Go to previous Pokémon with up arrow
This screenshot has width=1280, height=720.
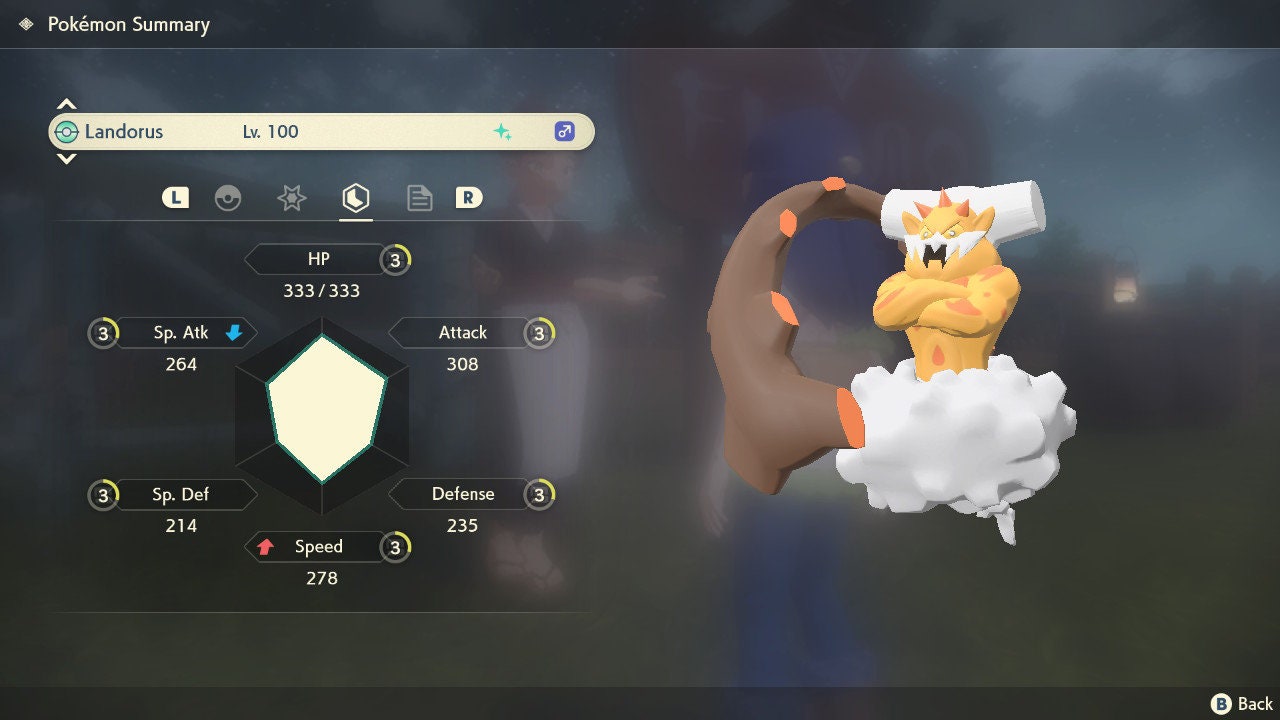pyautogui.click(x=66, y=104)
